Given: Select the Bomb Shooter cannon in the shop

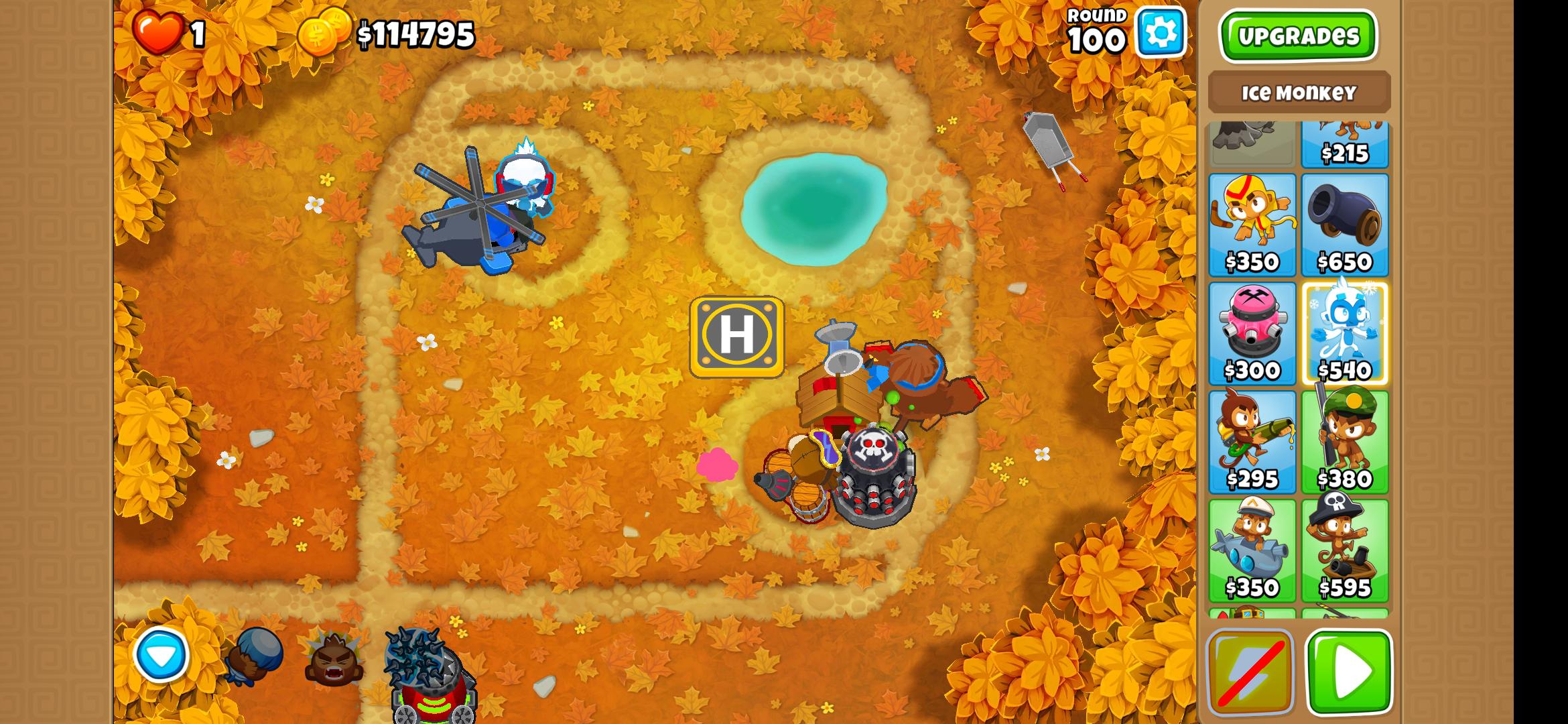Looking at the screenshot, I should (x=1346, y=221).
